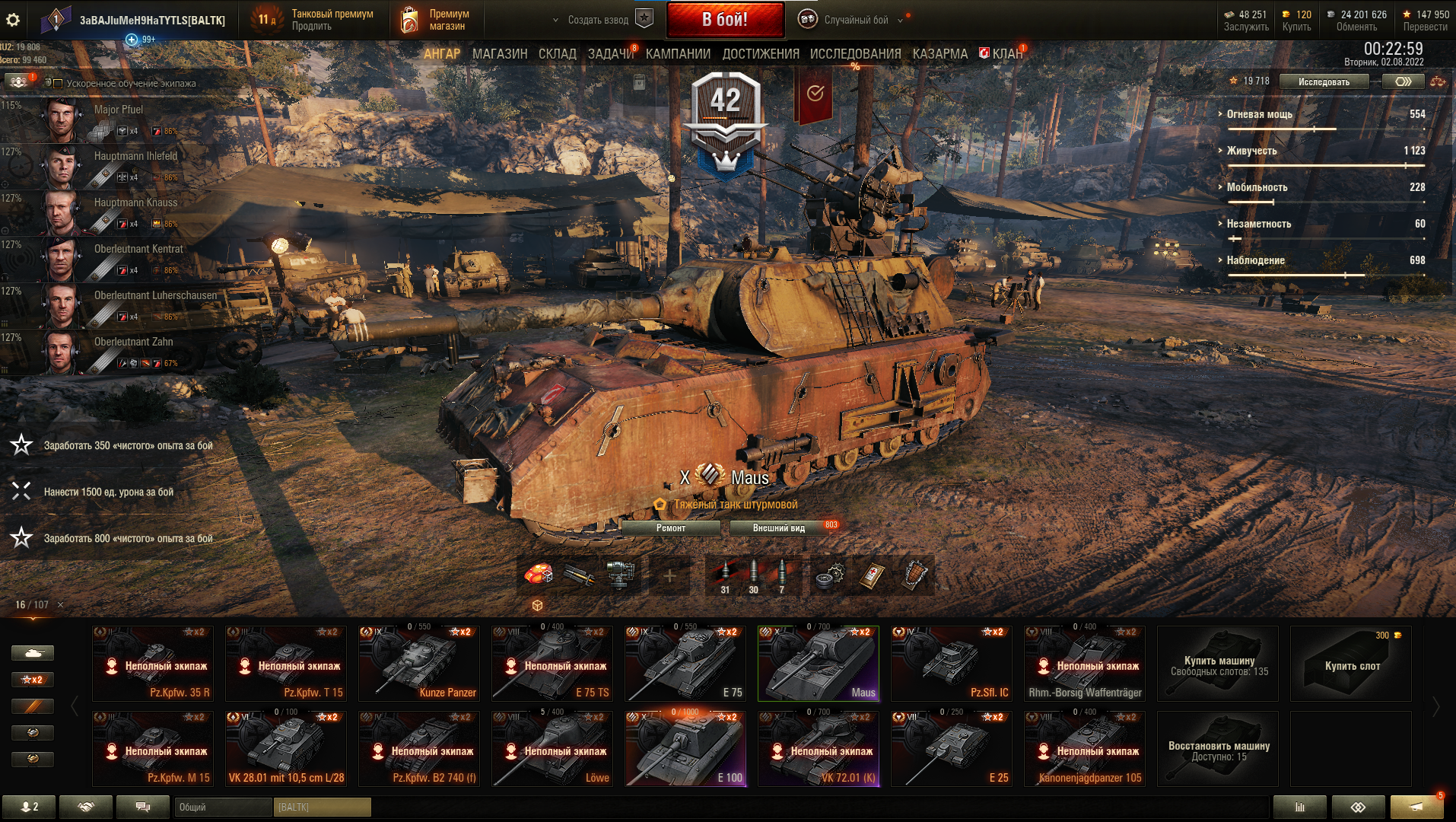Open the СКЛАД tab
Screen dimensions: 1456x822
coord(557,54)
